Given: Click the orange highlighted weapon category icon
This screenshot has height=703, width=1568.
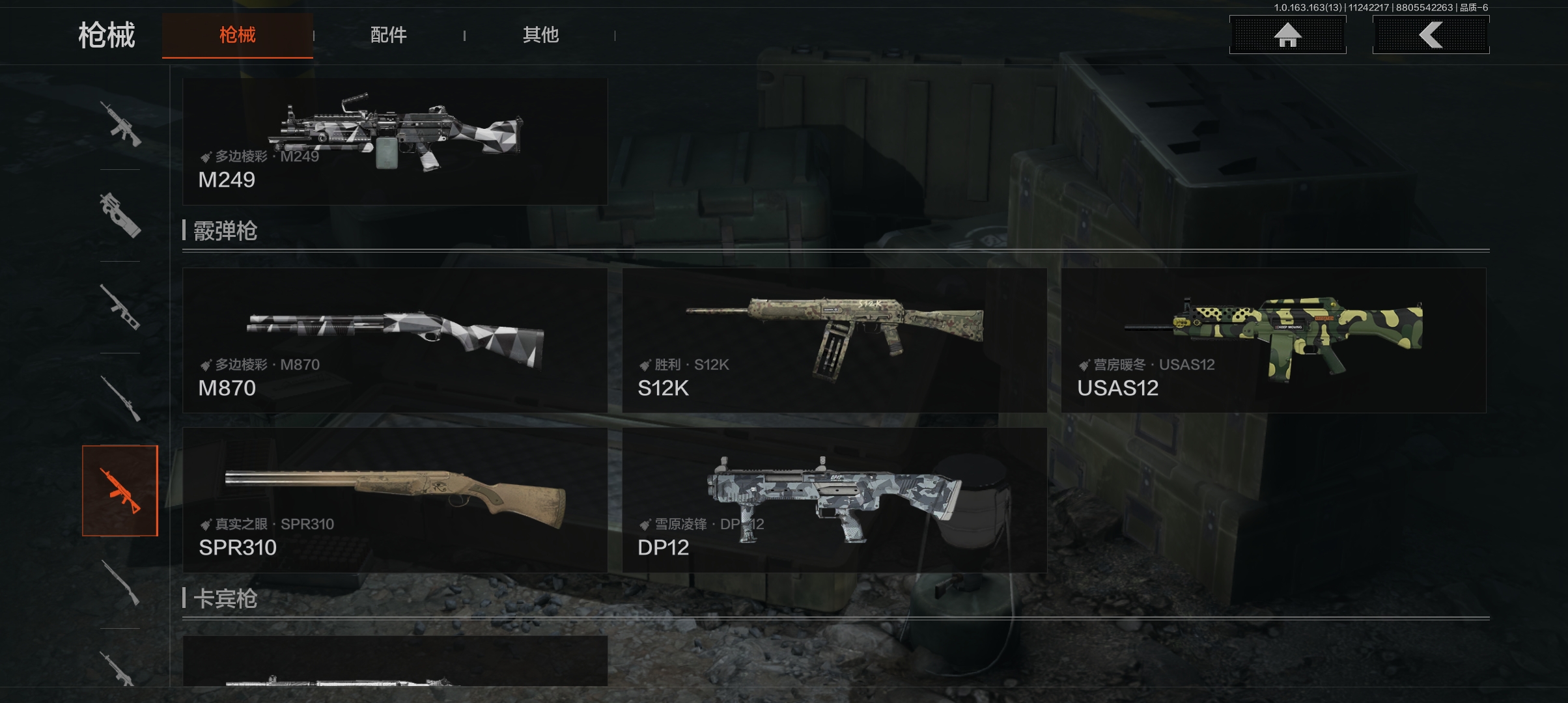Looking at the screenshot, I should (x=120, y=491).
